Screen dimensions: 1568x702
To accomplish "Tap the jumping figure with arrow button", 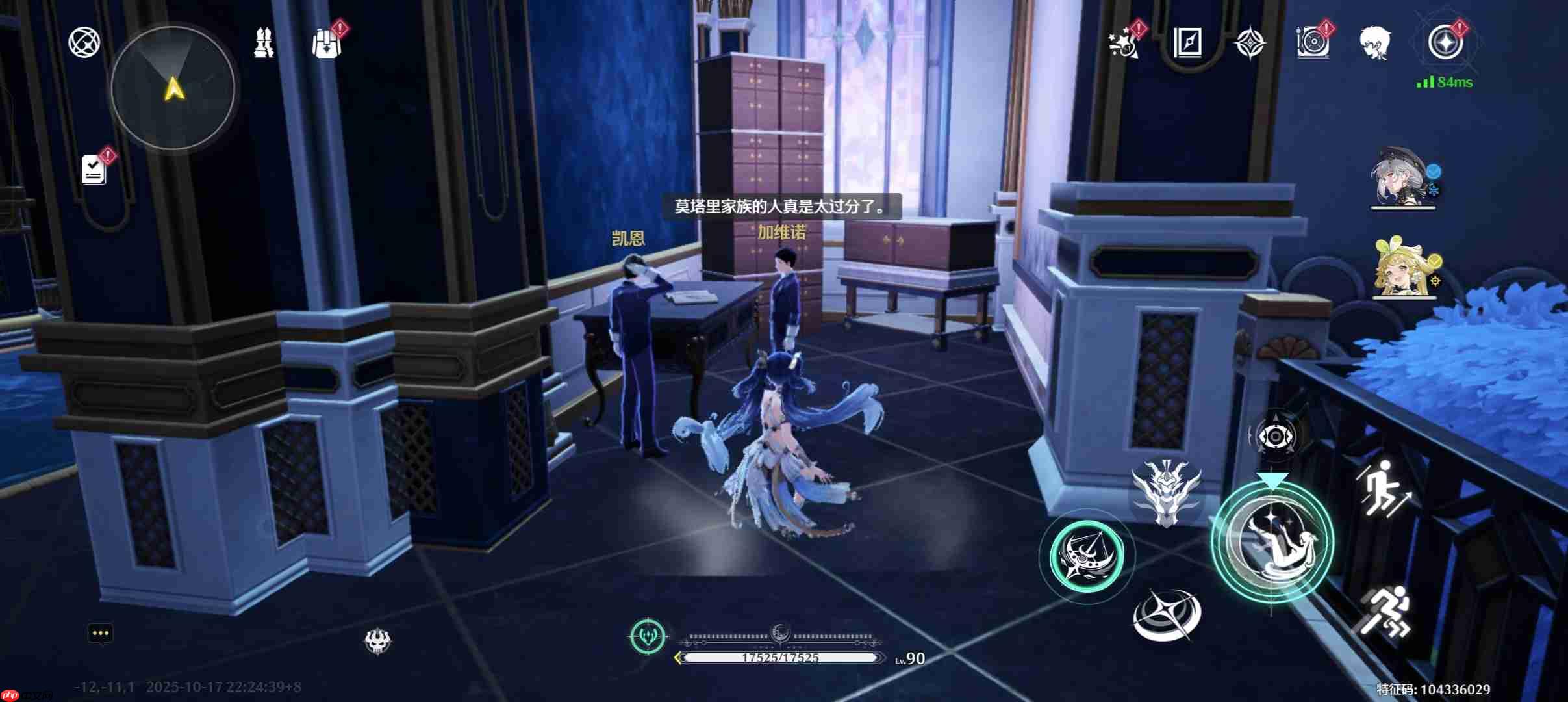I will click(1382, 487).
